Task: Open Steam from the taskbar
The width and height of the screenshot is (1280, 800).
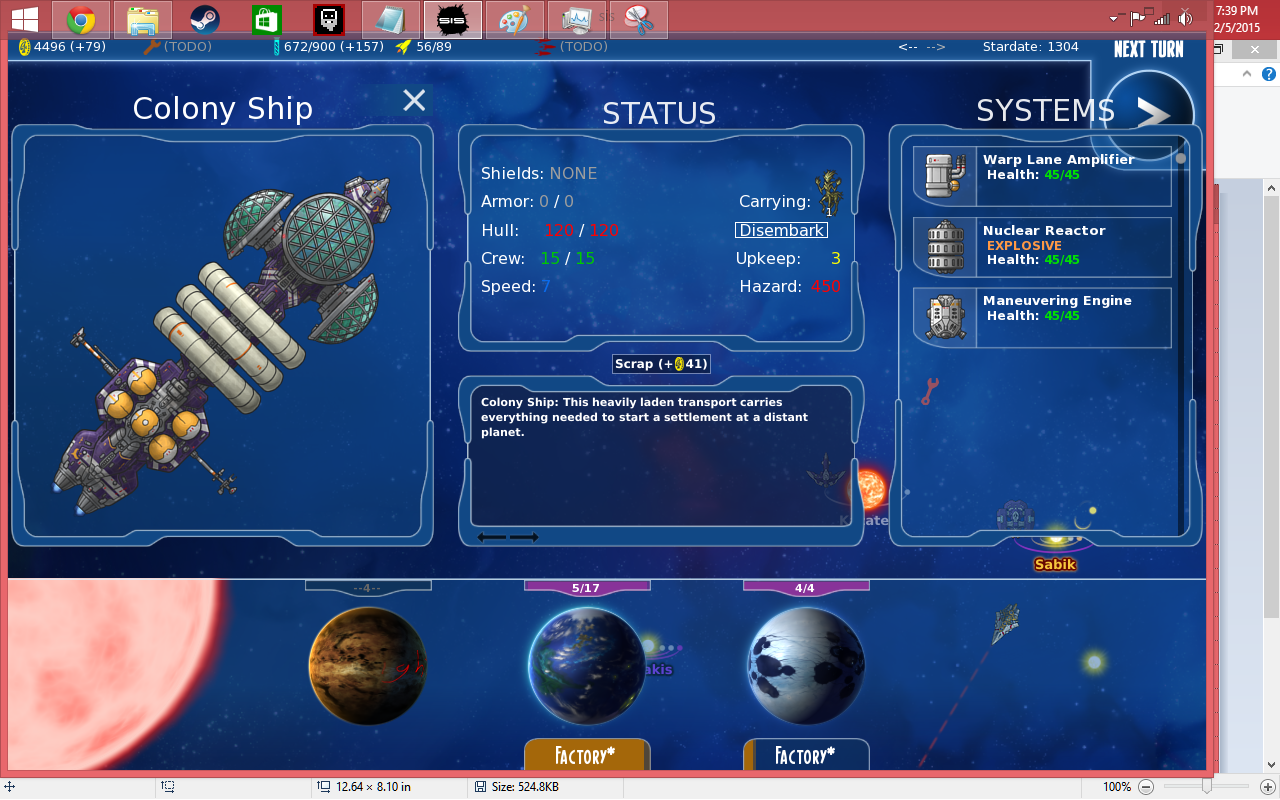Action: [205, 19]
